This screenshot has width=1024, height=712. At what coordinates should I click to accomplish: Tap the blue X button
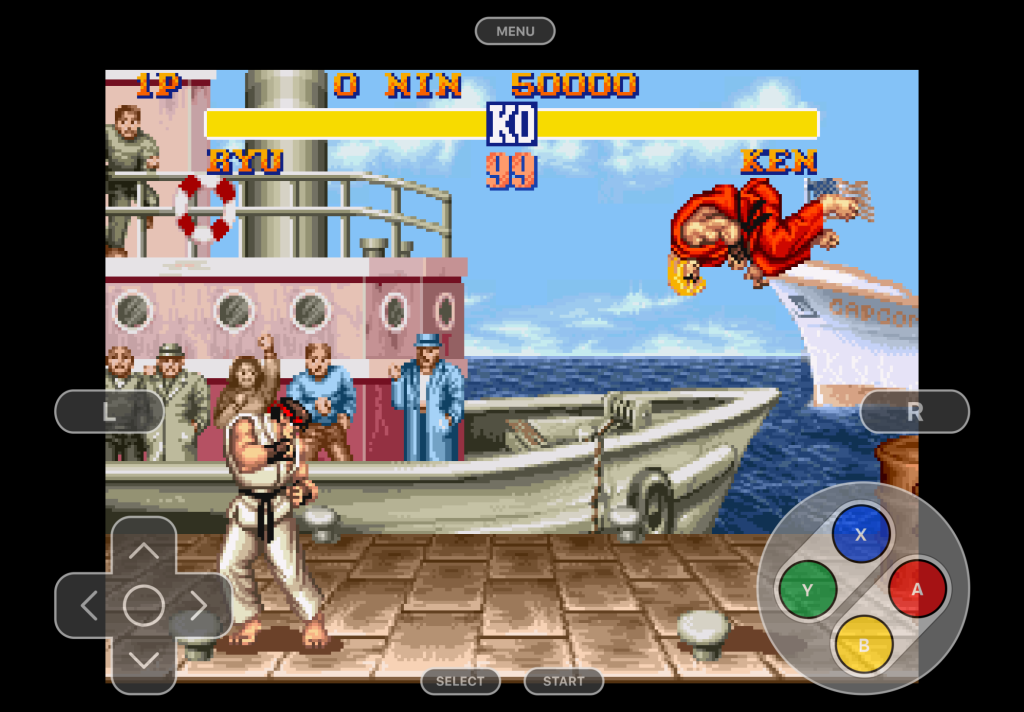(861, 534)
